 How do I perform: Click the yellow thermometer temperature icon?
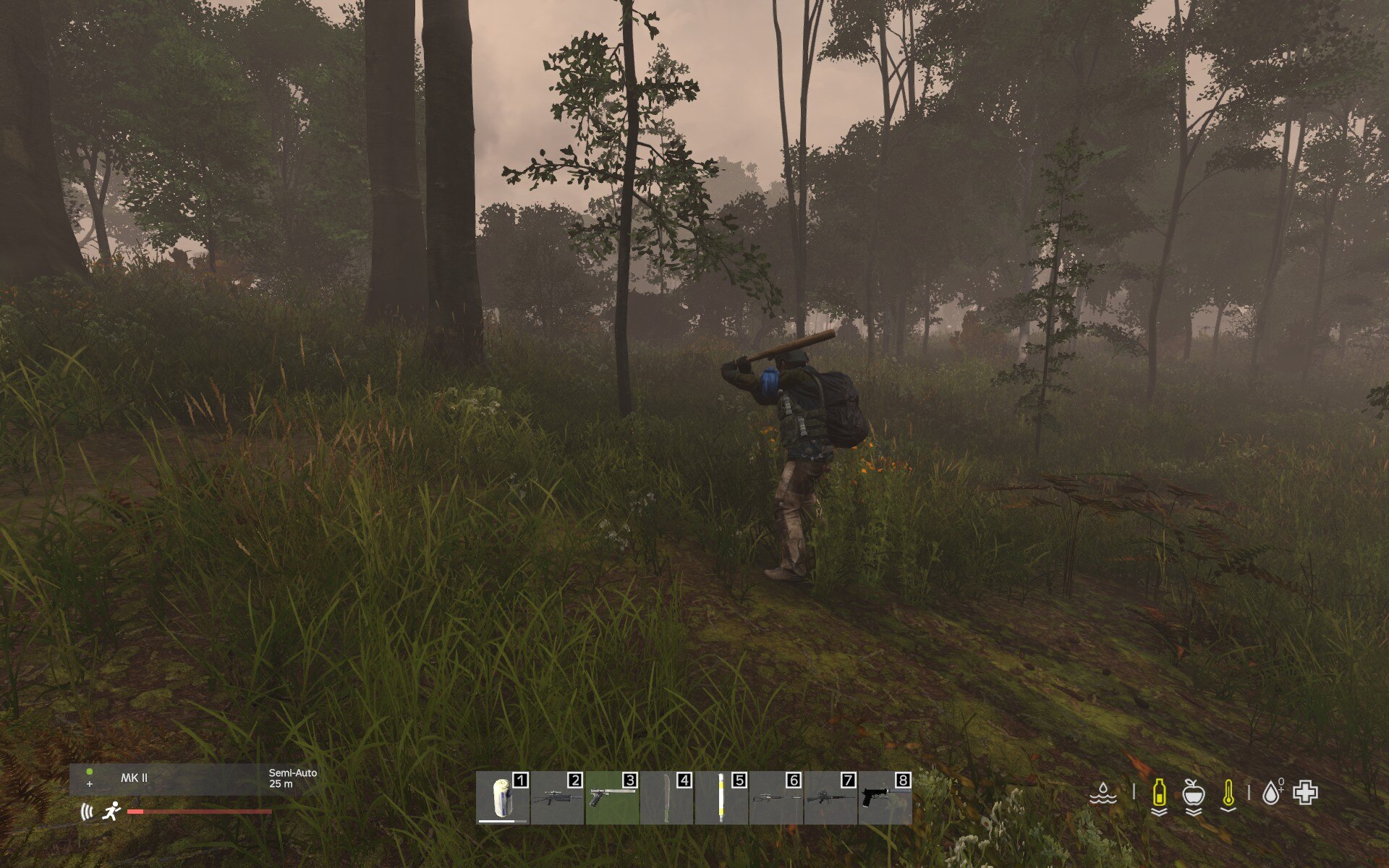(x=1228, y=794)
